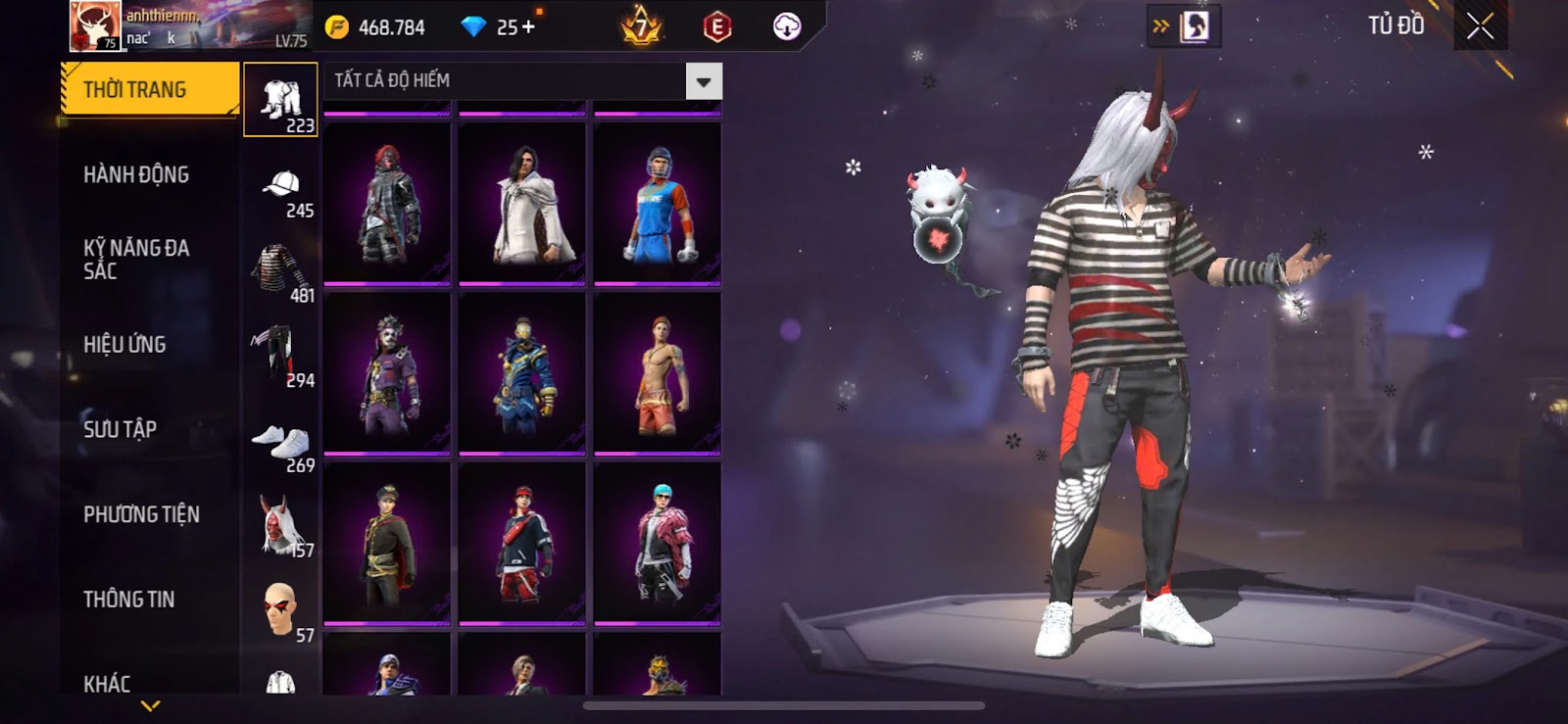Open the Hiệu Ứng tab
Viewport: 1568px width, 724px height.
point(124,344)
